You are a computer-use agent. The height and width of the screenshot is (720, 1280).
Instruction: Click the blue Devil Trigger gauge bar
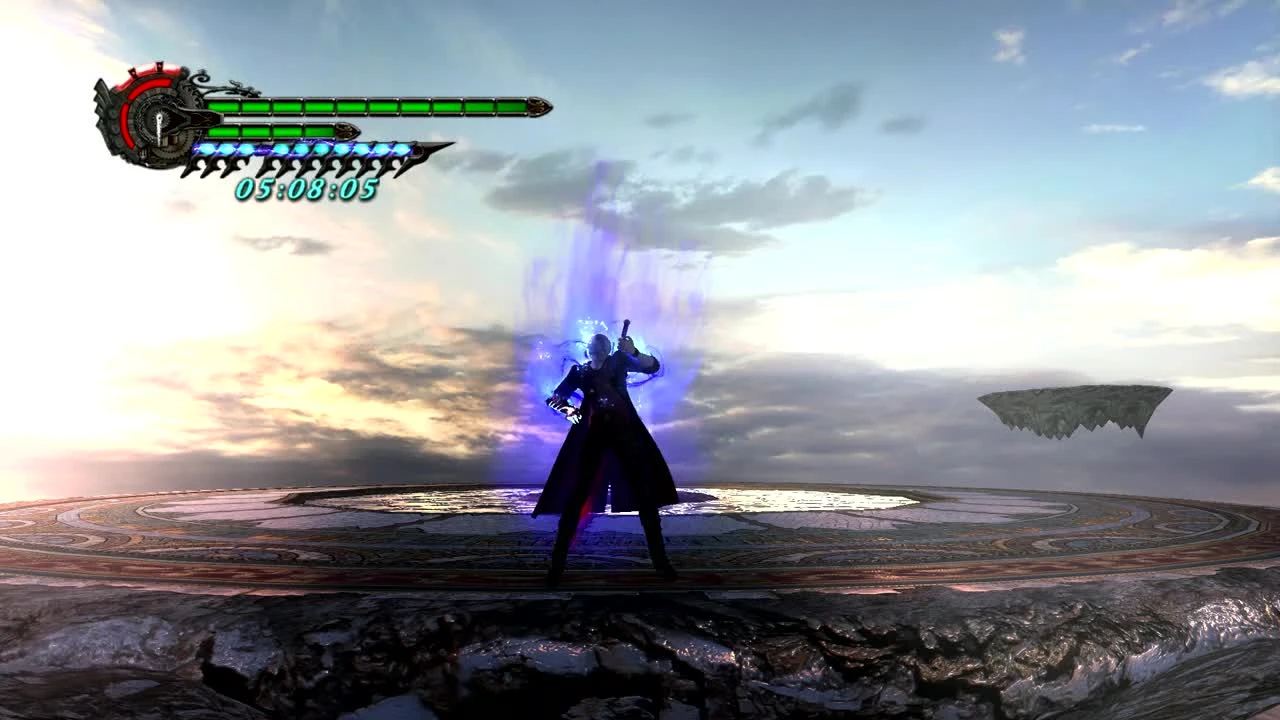(300, 150)
